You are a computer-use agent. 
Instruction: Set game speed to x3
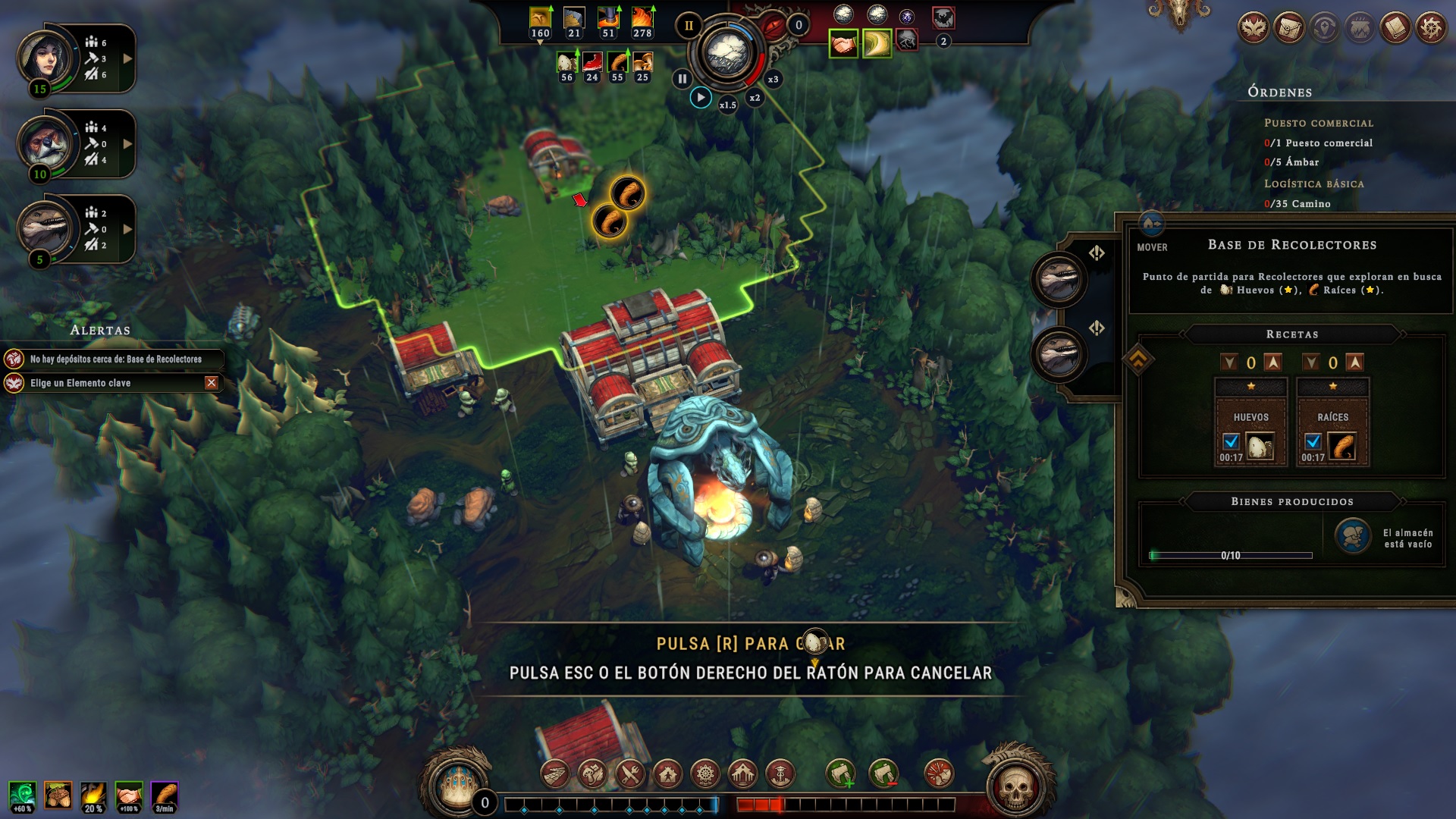[x=773, y=80]
